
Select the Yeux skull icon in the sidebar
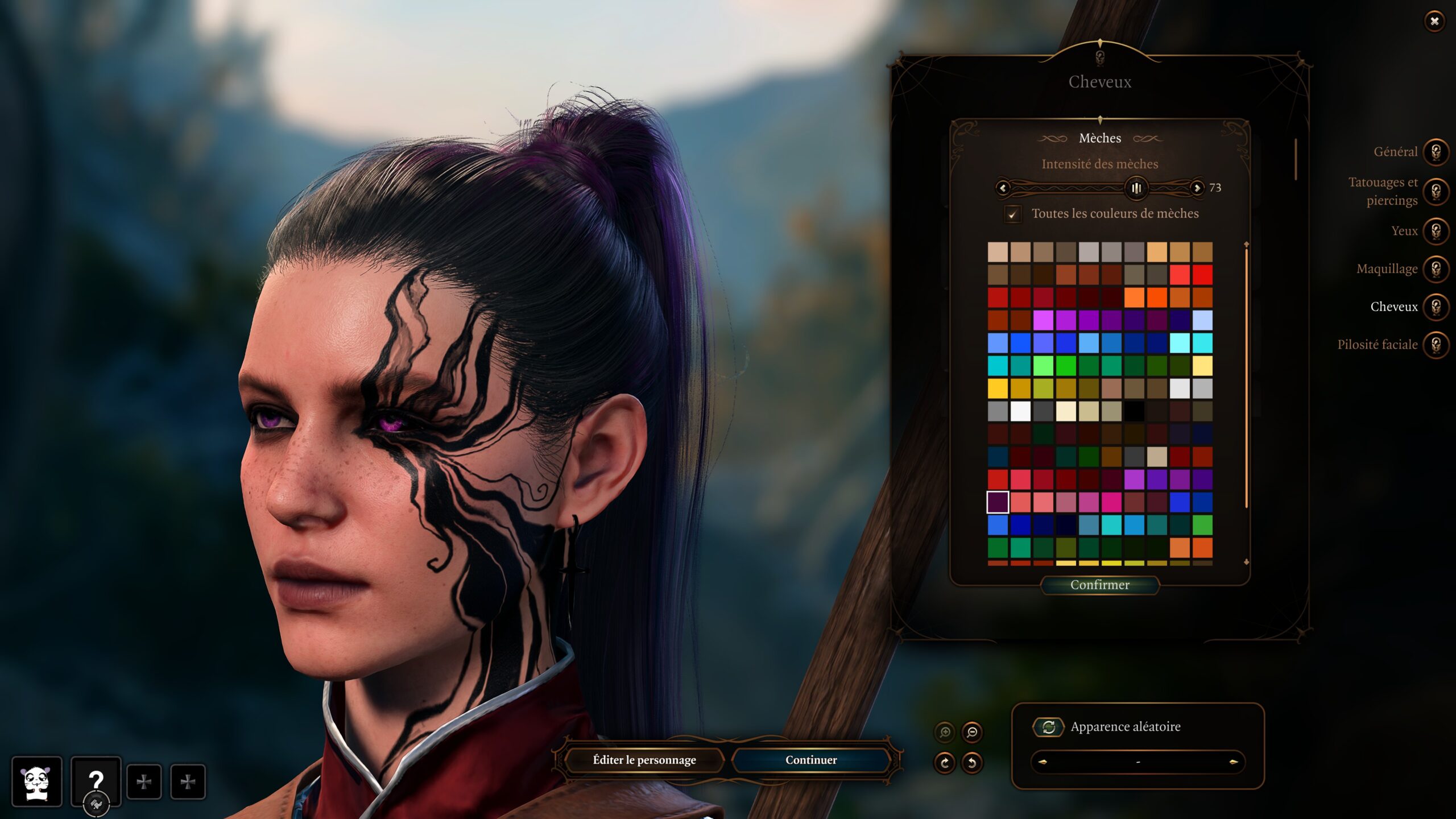tap(1435, 232)
